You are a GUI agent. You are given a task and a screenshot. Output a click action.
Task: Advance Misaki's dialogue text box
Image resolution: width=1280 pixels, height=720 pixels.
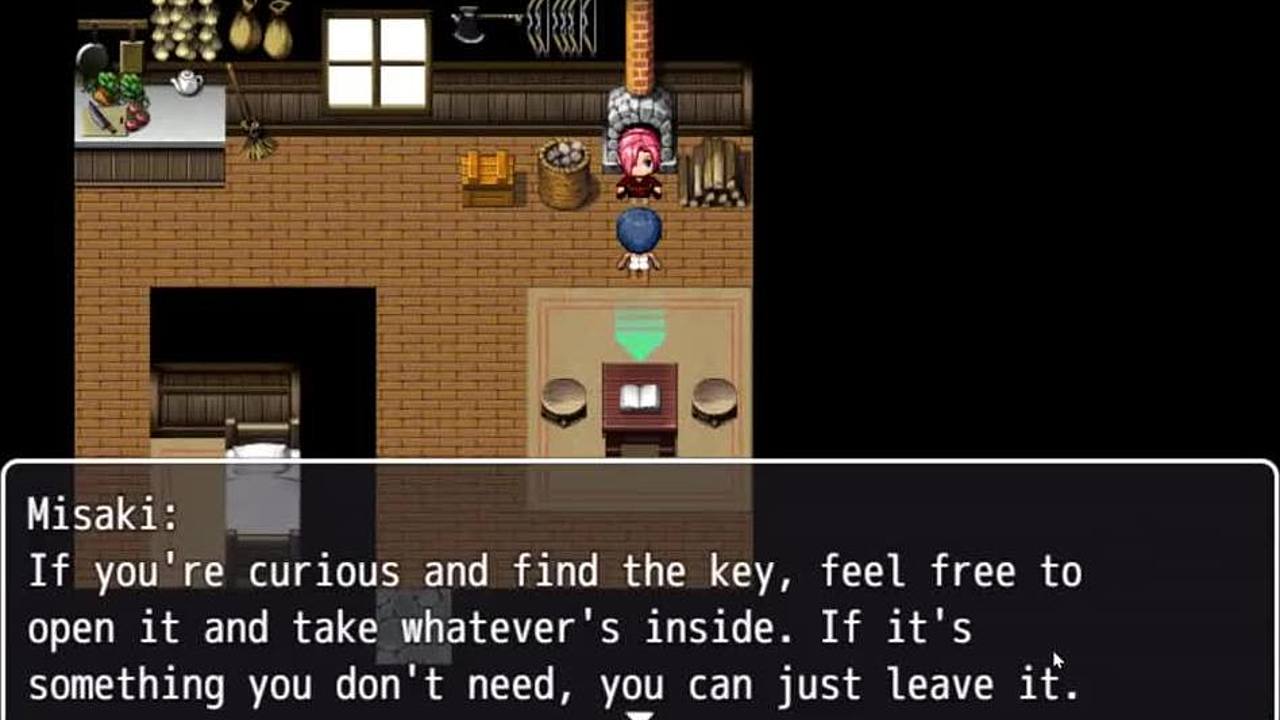640,600
